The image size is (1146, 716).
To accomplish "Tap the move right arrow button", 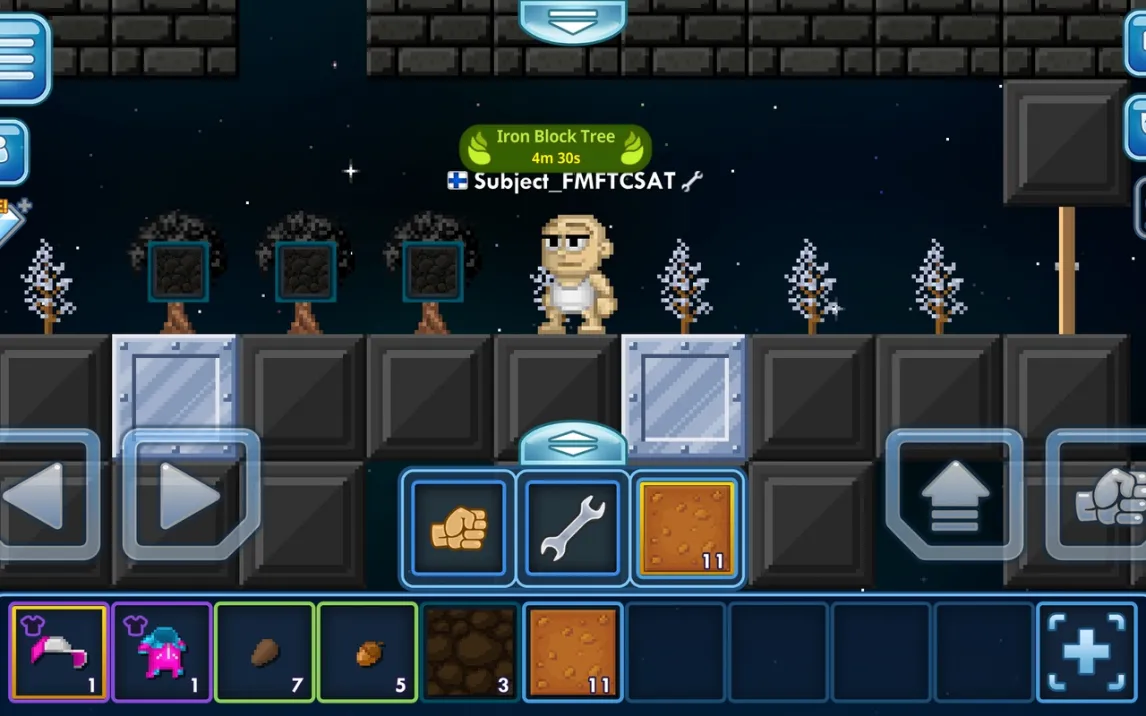I will pyautogui.click(x=190, y=495).
